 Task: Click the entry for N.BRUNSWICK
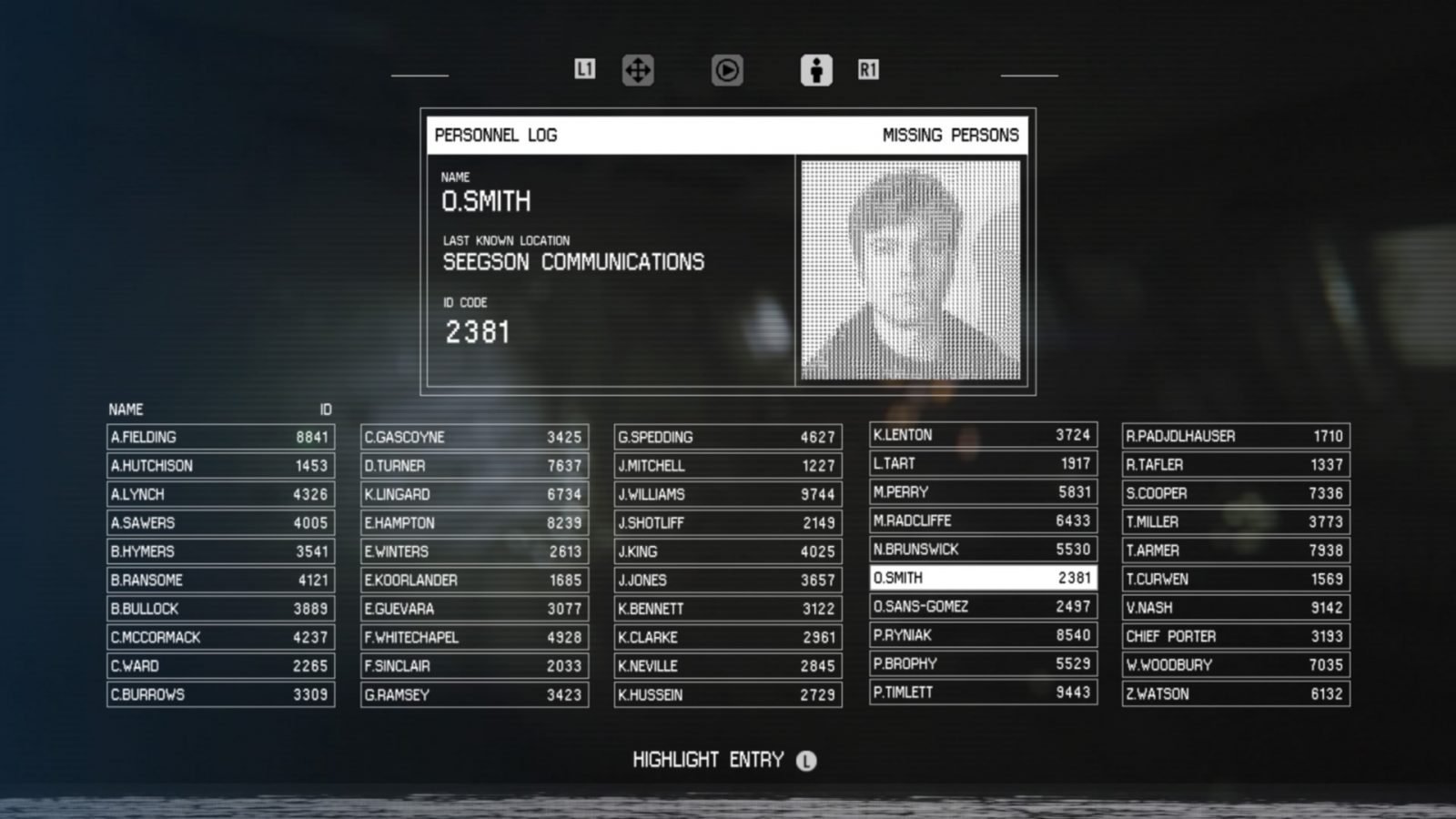click(983, 549)
